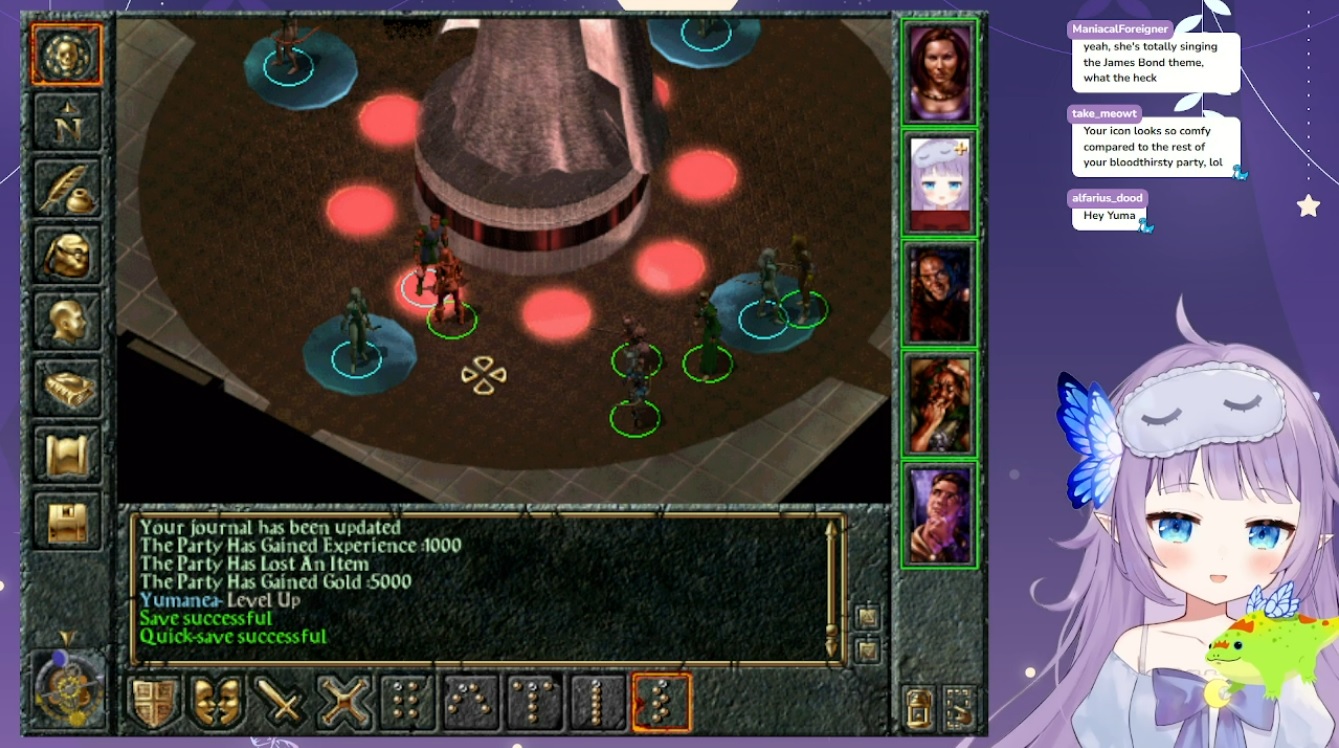Screen dimensions: 1339x748
Task: Choose the twin masks talk action
Action: point(217,702)
